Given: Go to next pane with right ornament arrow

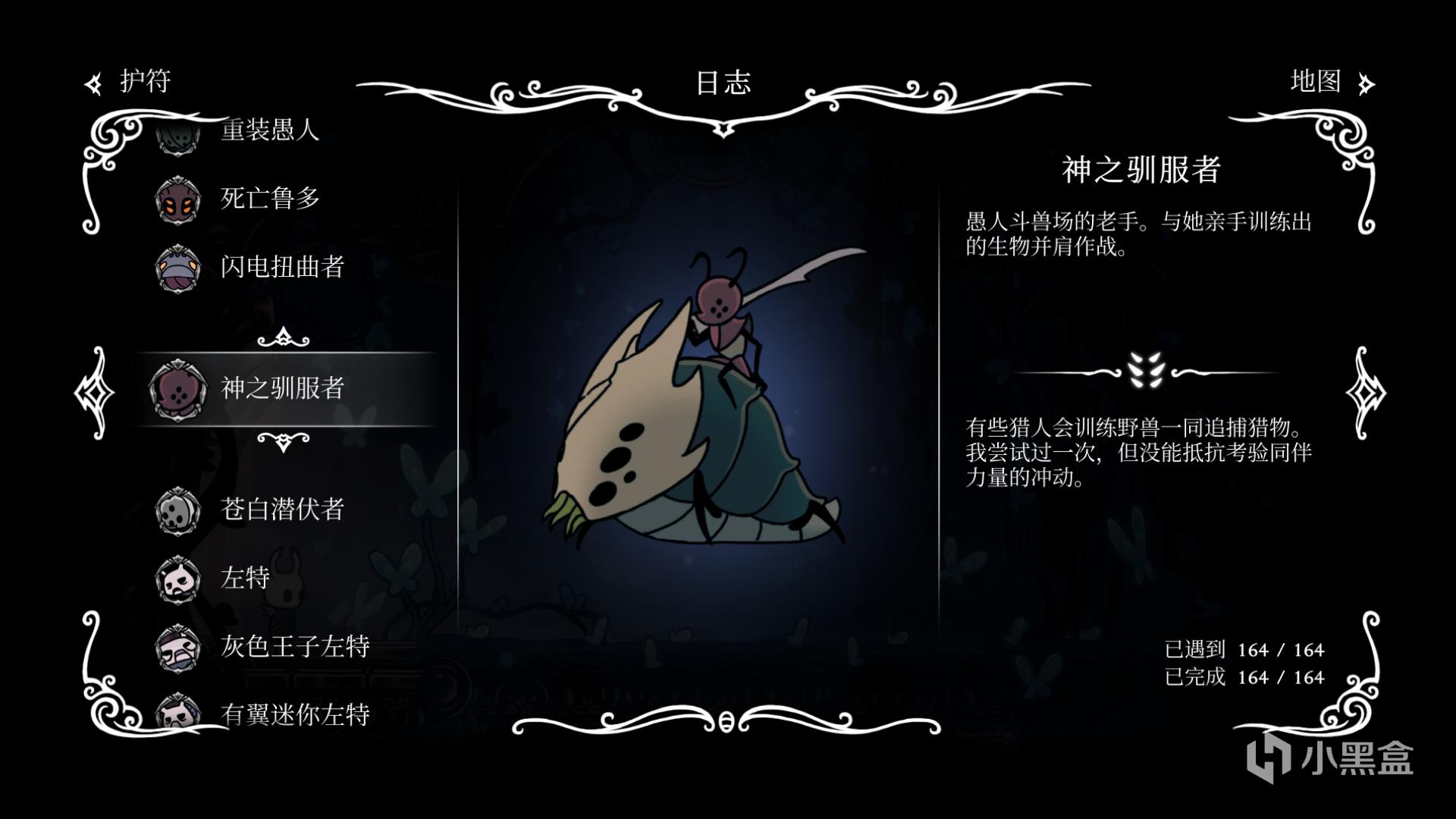Looking at the screenshot, I should [1365, 392].
